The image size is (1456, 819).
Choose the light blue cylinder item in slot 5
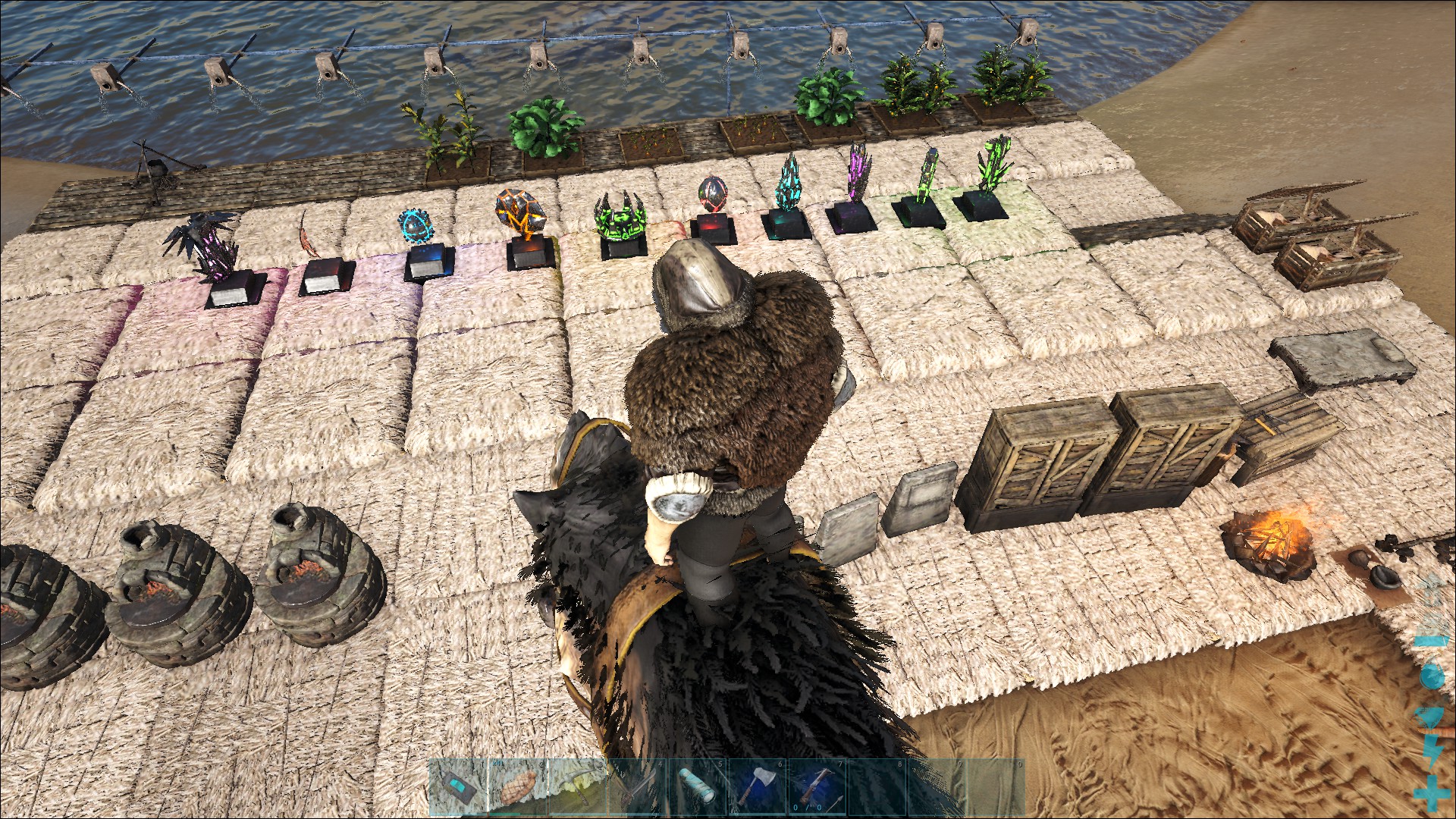(698, 789)
